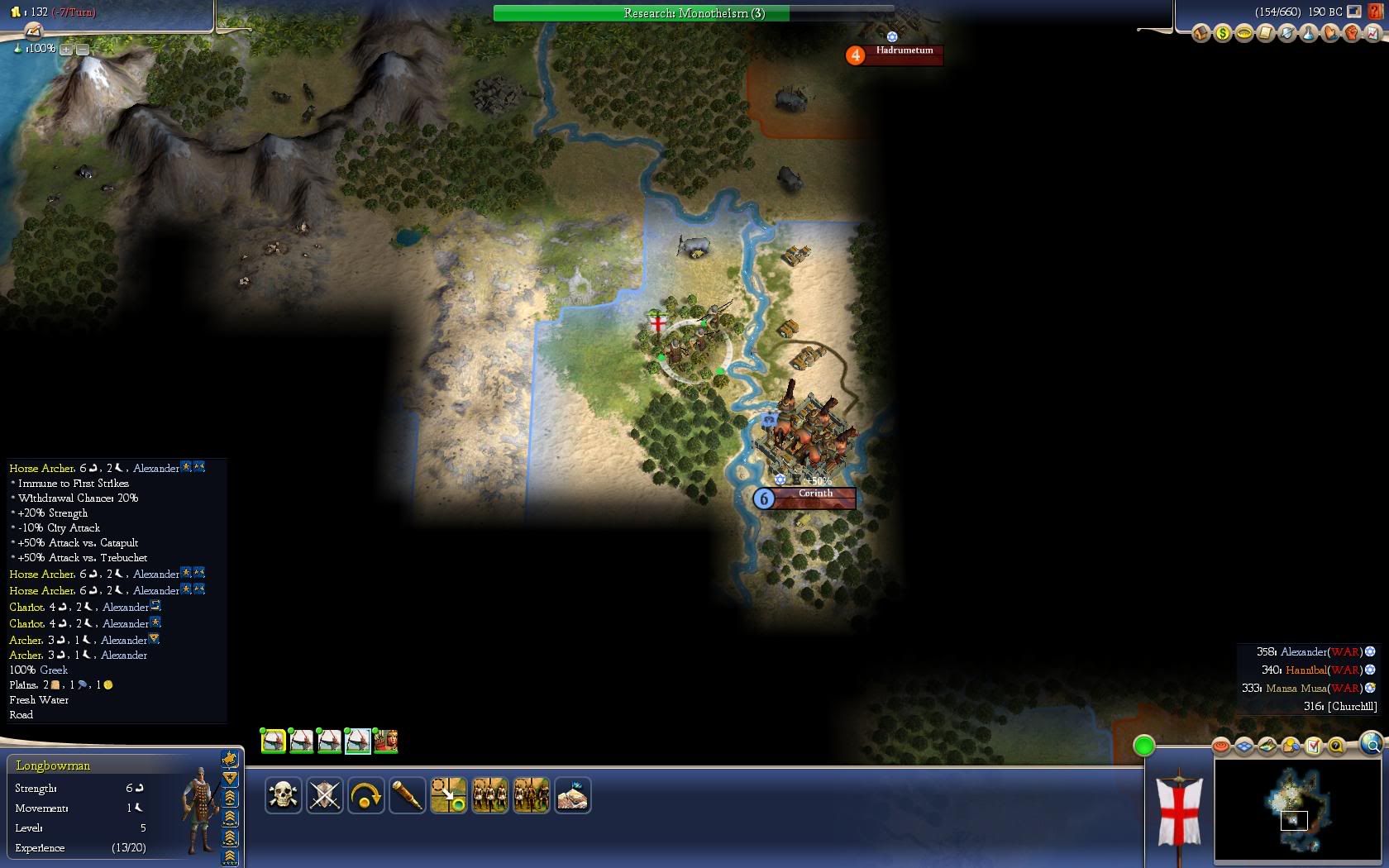Activate the go-to move arrow command
The width and height of the screenshot is (1389, 868).
click(448, 796)
